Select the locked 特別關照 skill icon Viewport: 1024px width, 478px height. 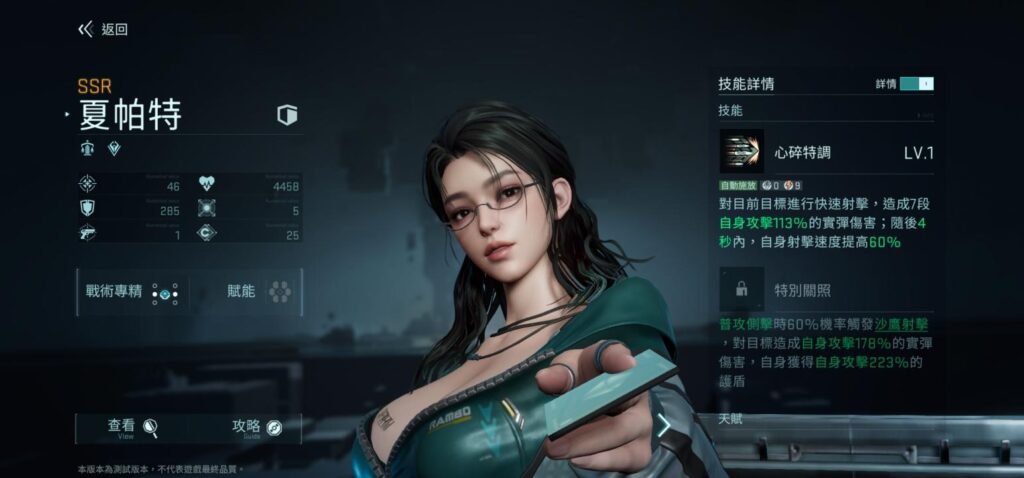point(741,290)
